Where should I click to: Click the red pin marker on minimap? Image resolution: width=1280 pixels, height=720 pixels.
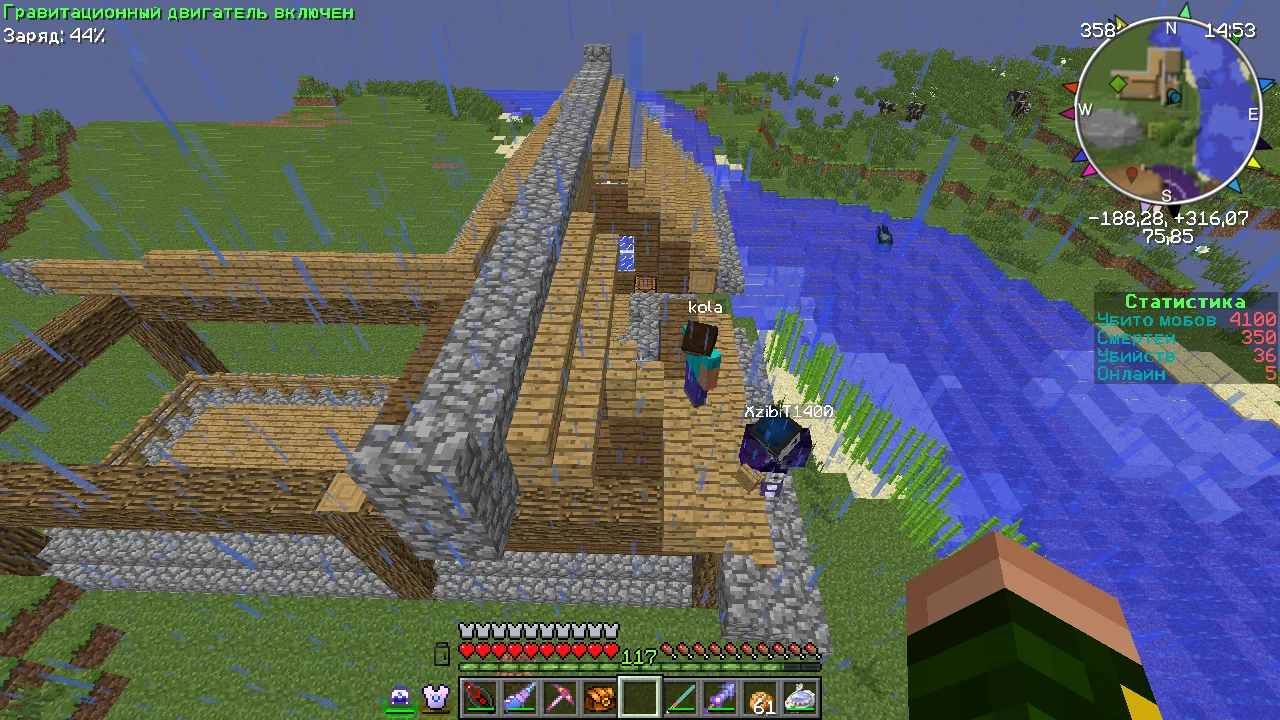[x=1132, y=175]
